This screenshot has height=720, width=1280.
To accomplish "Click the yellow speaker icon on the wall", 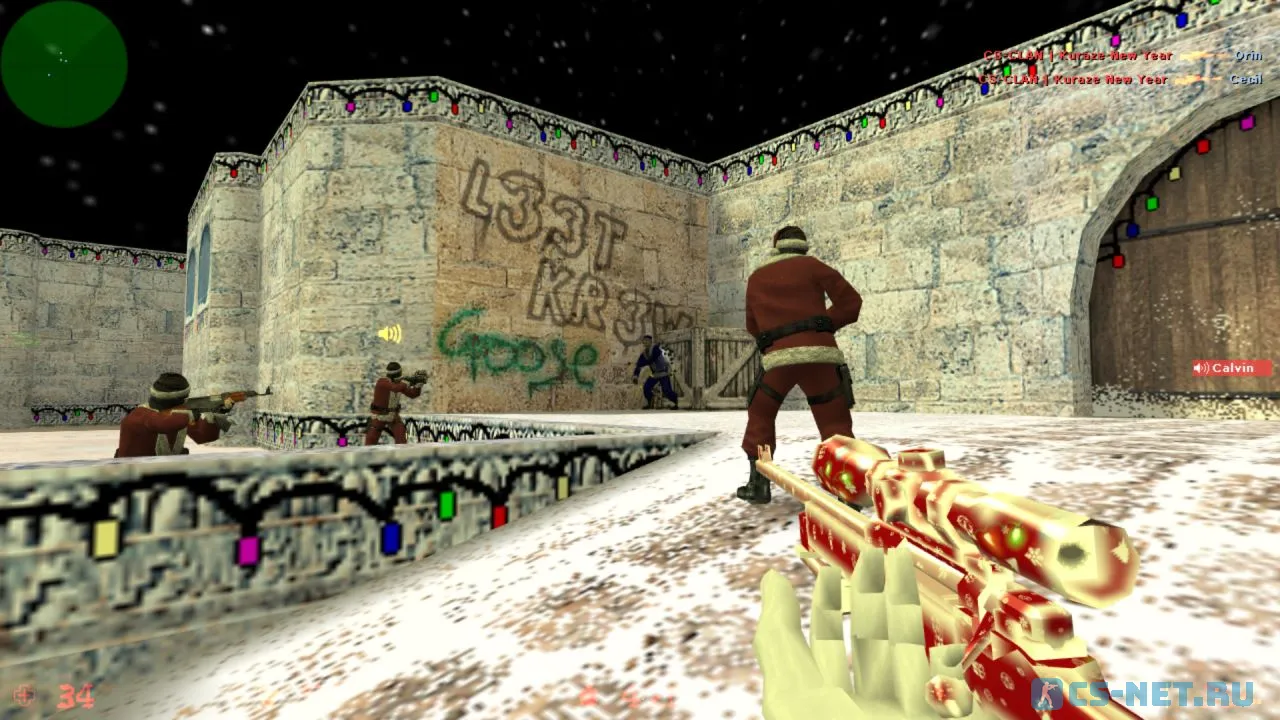I will [390, 334].
